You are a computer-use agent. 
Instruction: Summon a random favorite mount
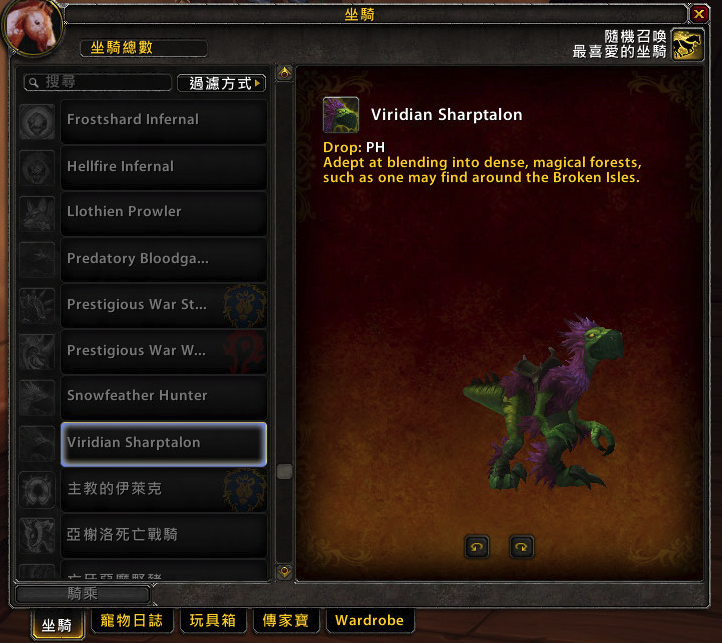click(x=687, y=44)
